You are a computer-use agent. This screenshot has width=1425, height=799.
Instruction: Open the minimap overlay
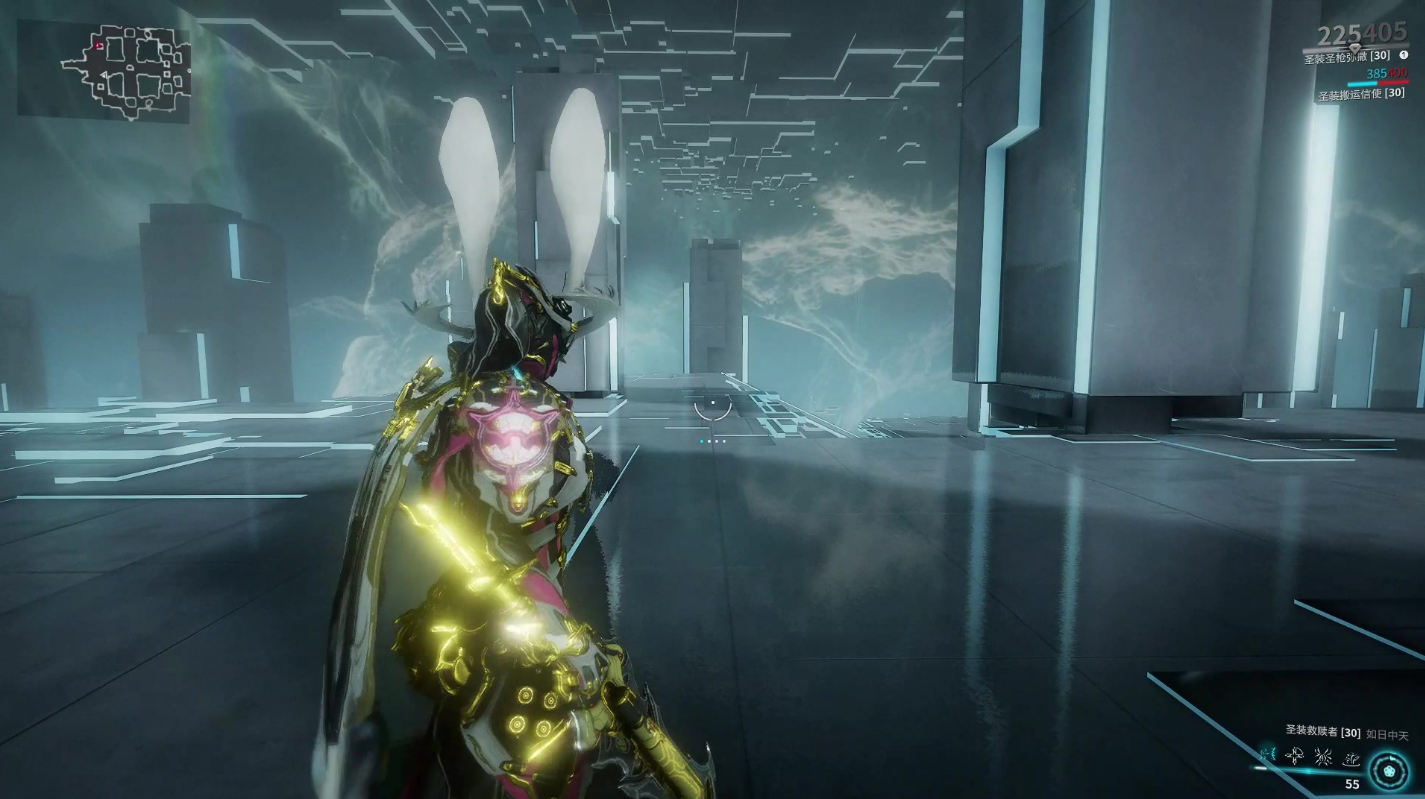[x=103, y=71]
